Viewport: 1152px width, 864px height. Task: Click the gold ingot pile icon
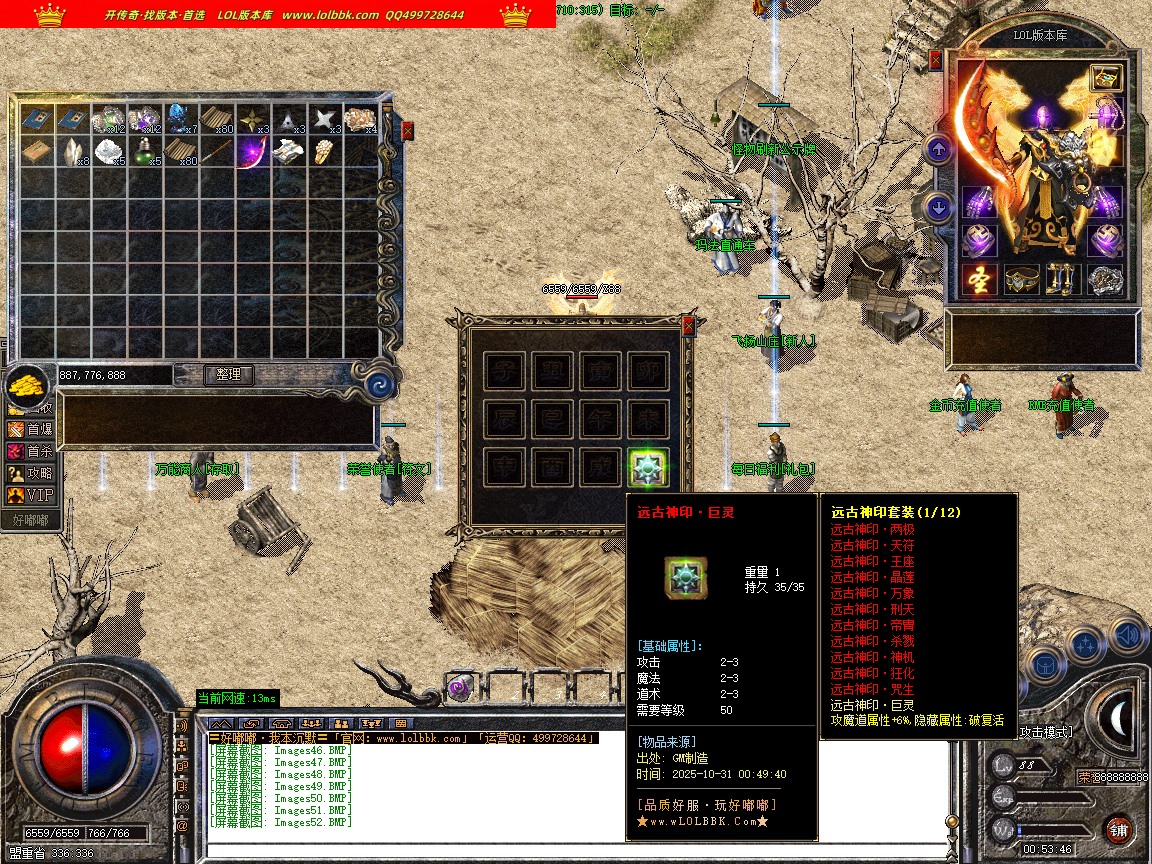27,385
